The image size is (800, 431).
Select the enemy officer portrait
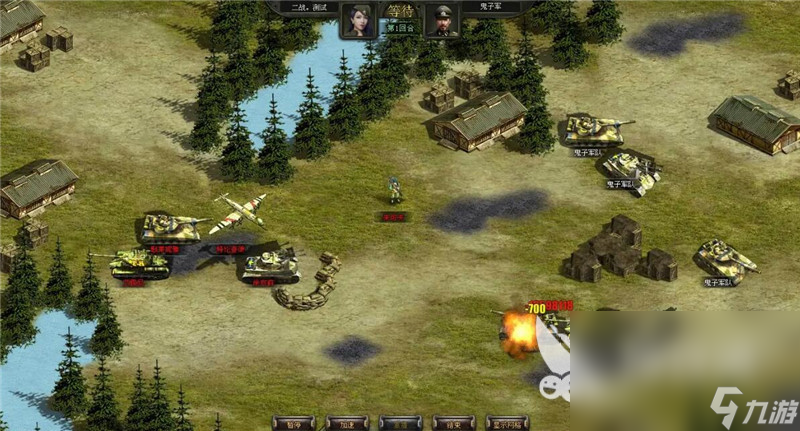click(x=441, y=20)
